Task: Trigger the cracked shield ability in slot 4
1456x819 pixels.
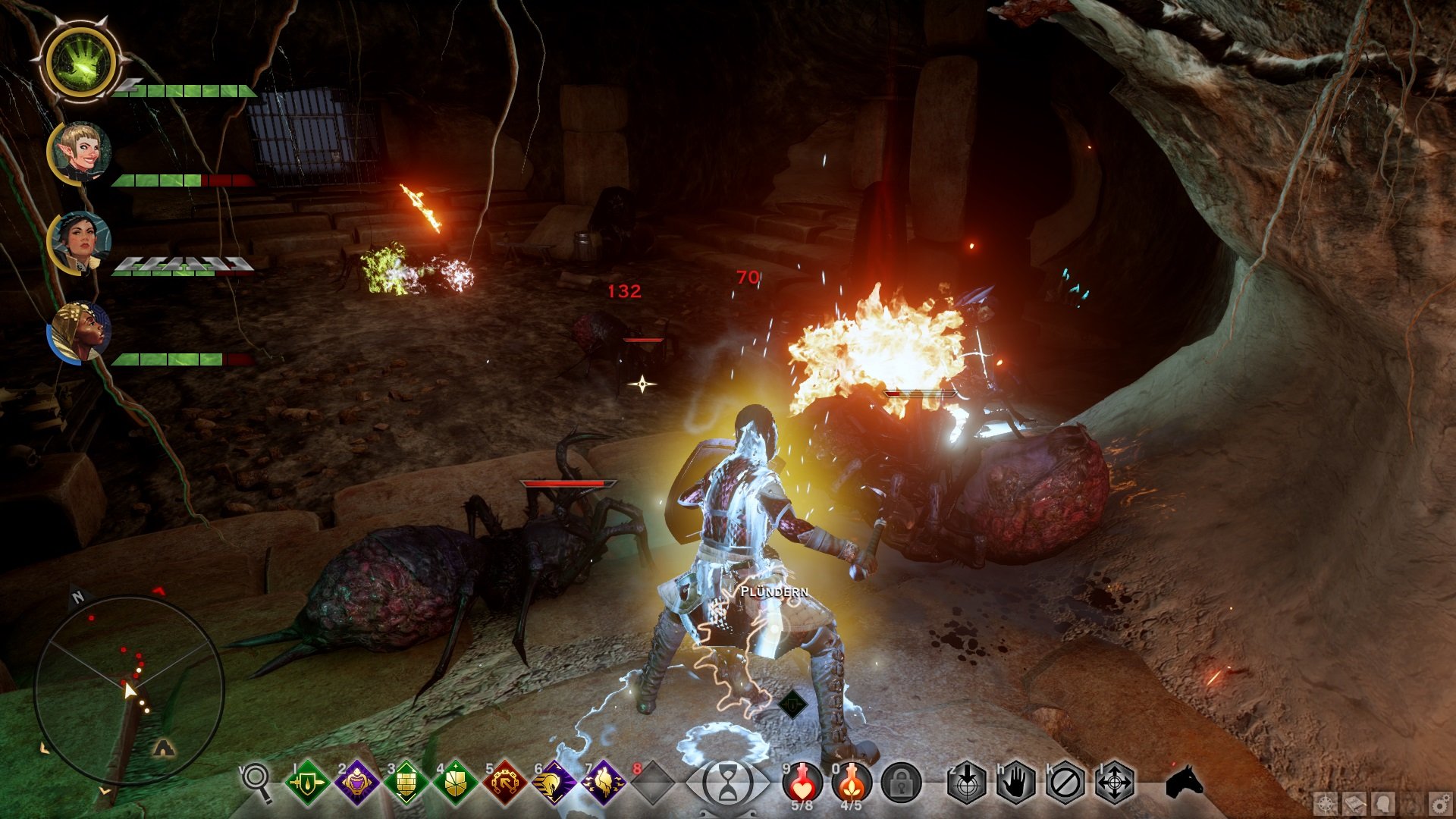Action: 455,783
